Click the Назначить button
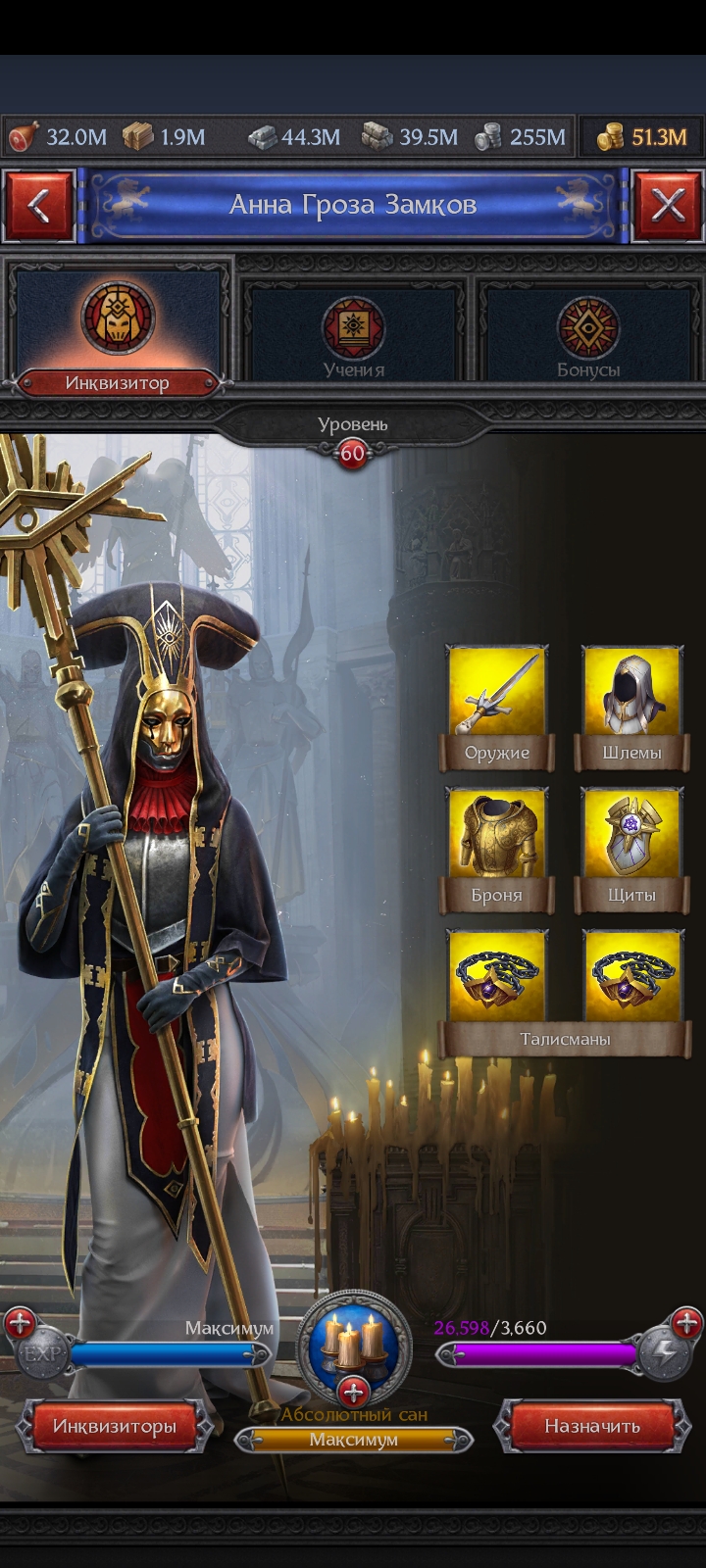This screenshot has height=1568, width=706. coord(592,1426)
